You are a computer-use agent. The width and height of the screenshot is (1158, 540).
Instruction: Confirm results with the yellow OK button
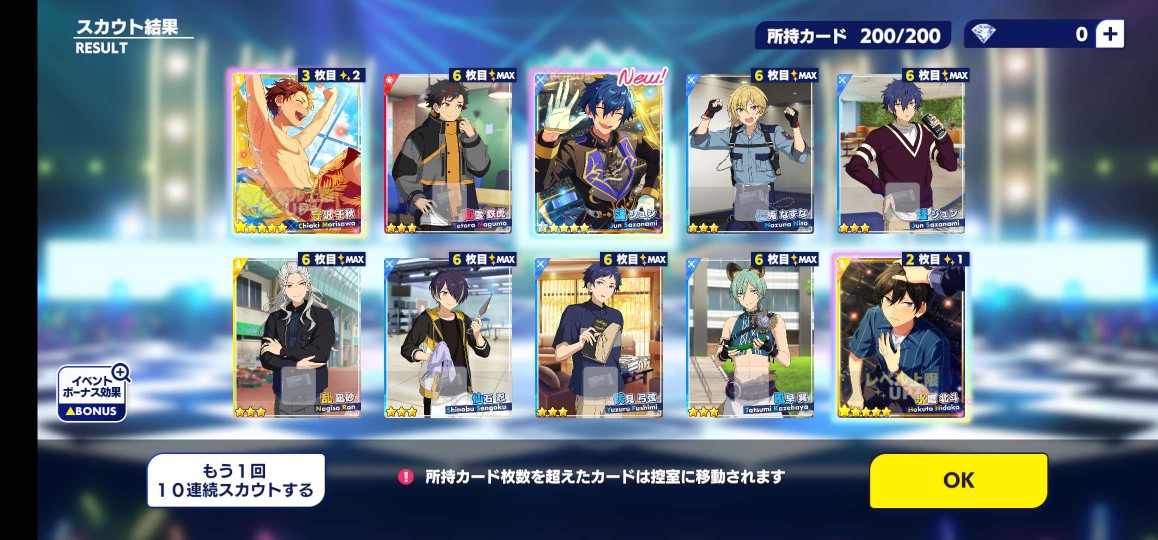[958, 480]
